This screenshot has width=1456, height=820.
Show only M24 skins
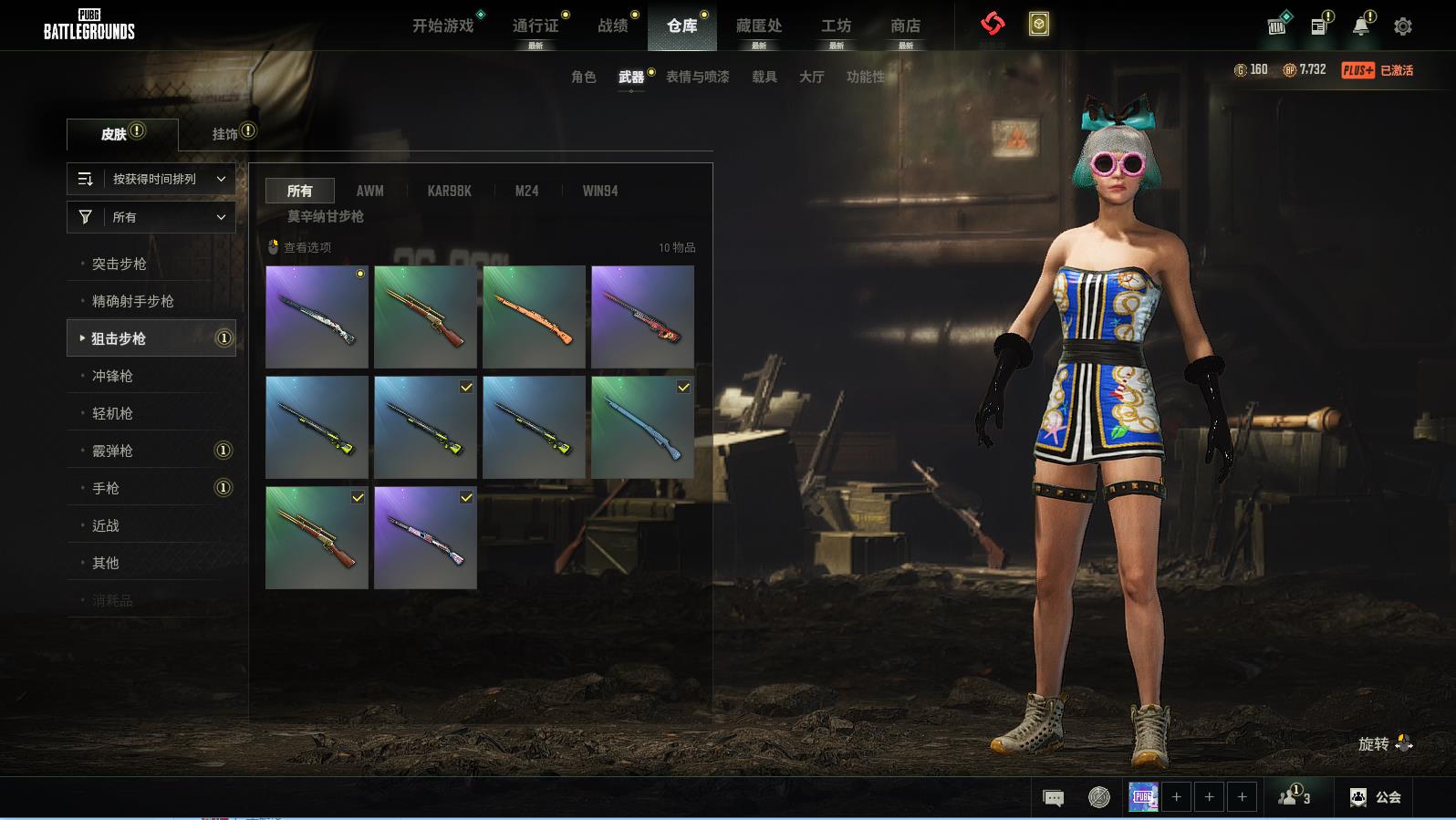click(526, 191)
